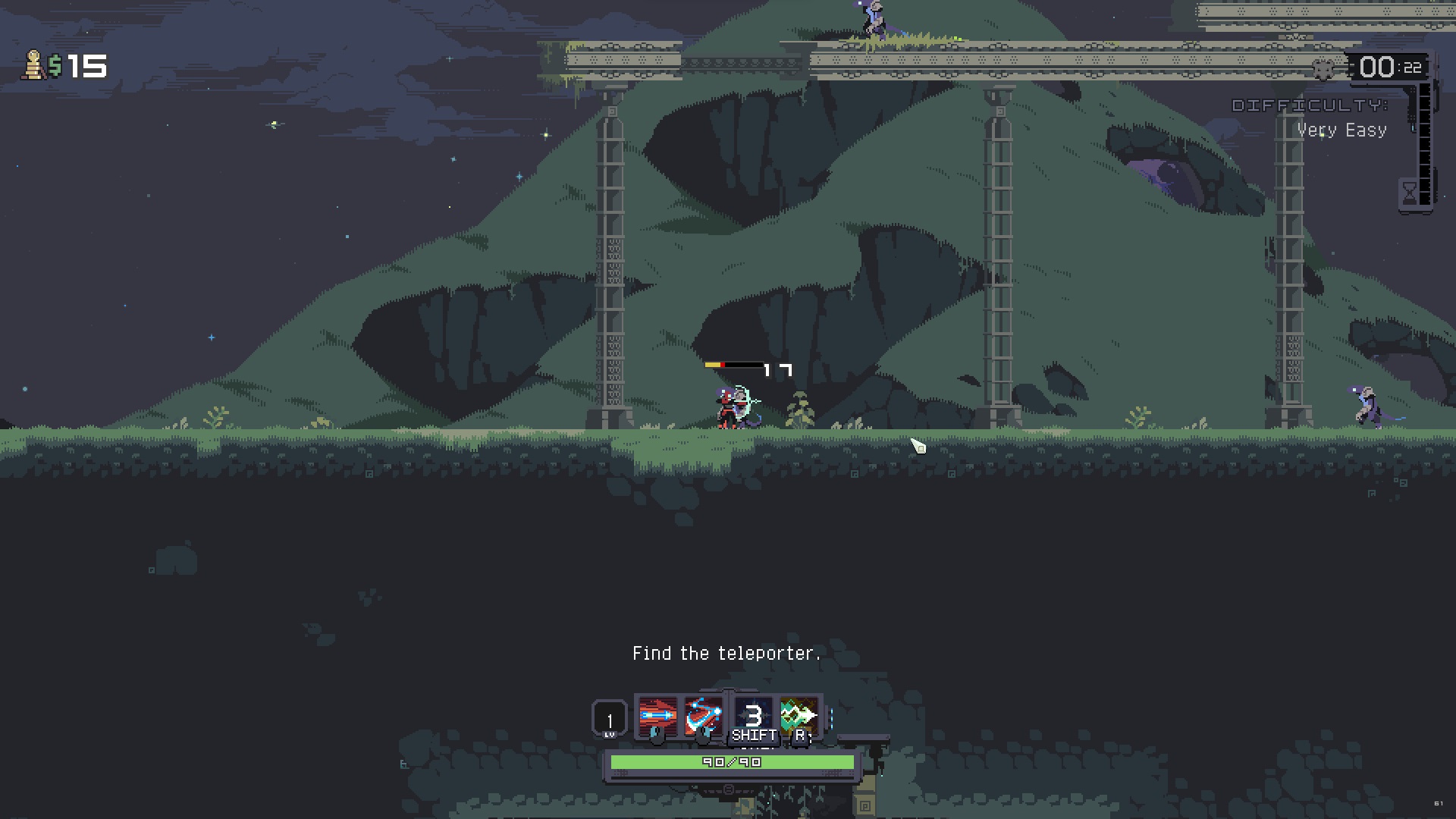Click the skull icon beside the timer
Viewport: 1456px width, 819px height.
tap(1324, 69)
